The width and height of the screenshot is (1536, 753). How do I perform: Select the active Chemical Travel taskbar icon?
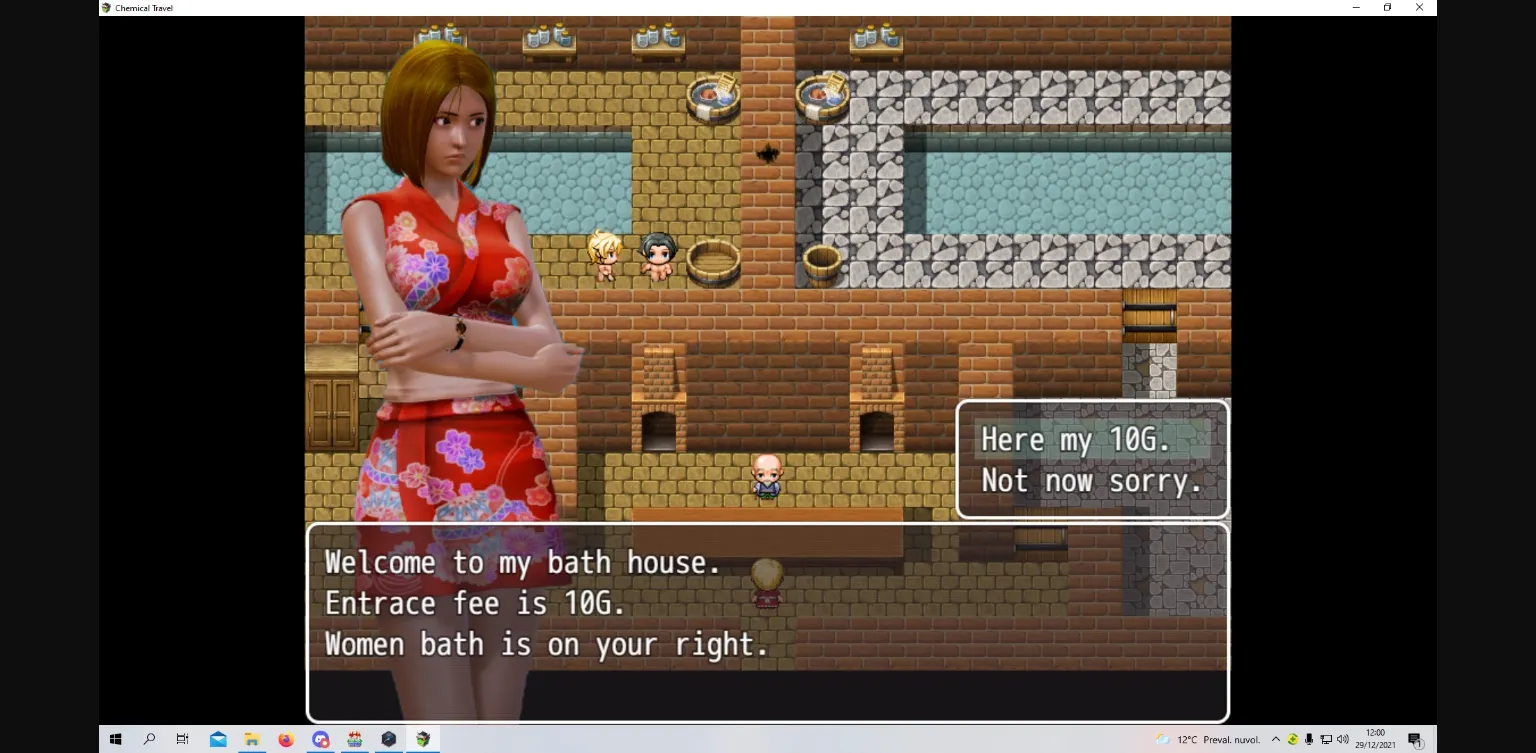pyautogui.click(x=423, y=740)
